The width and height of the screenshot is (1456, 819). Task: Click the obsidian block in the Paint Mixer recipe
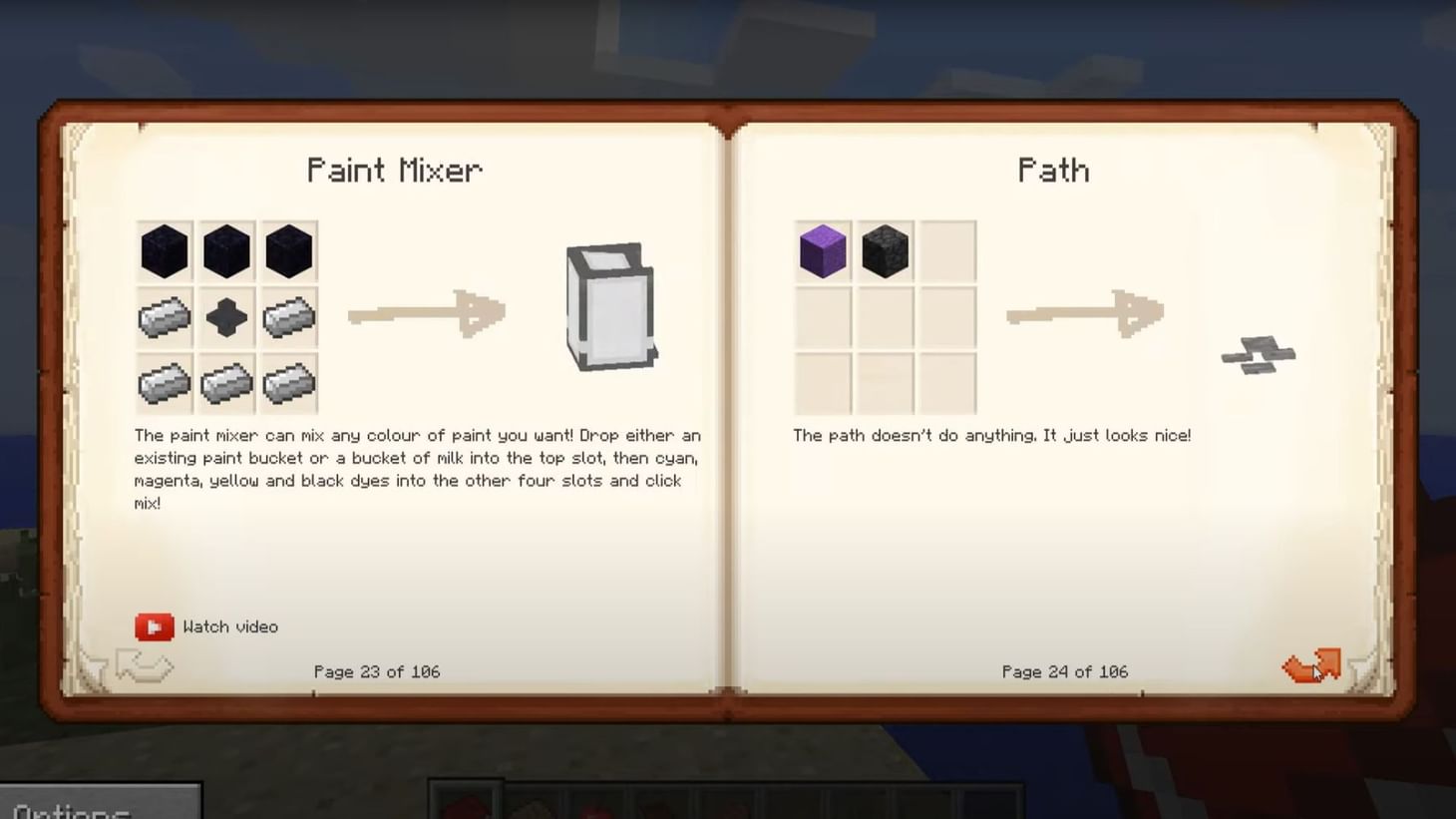(x=164, y=250)
